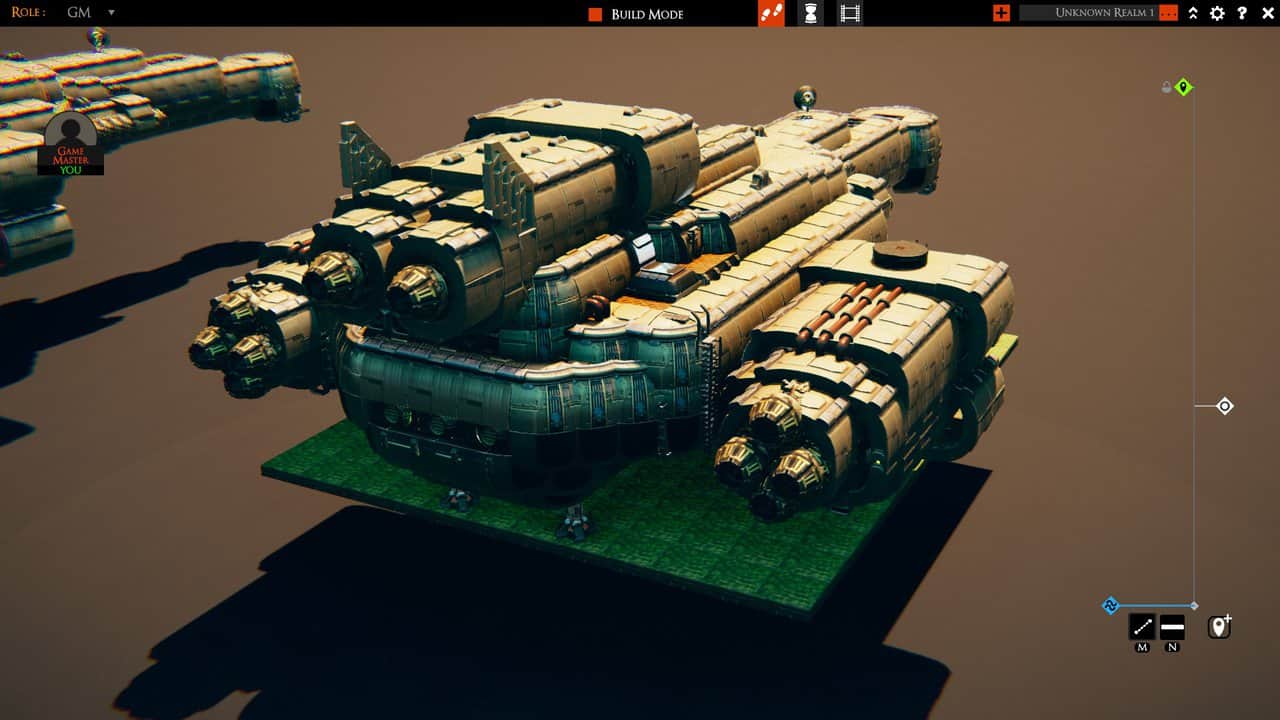
Task: Toggle the elevation lock icon top right
Action: click(1165, 87)
